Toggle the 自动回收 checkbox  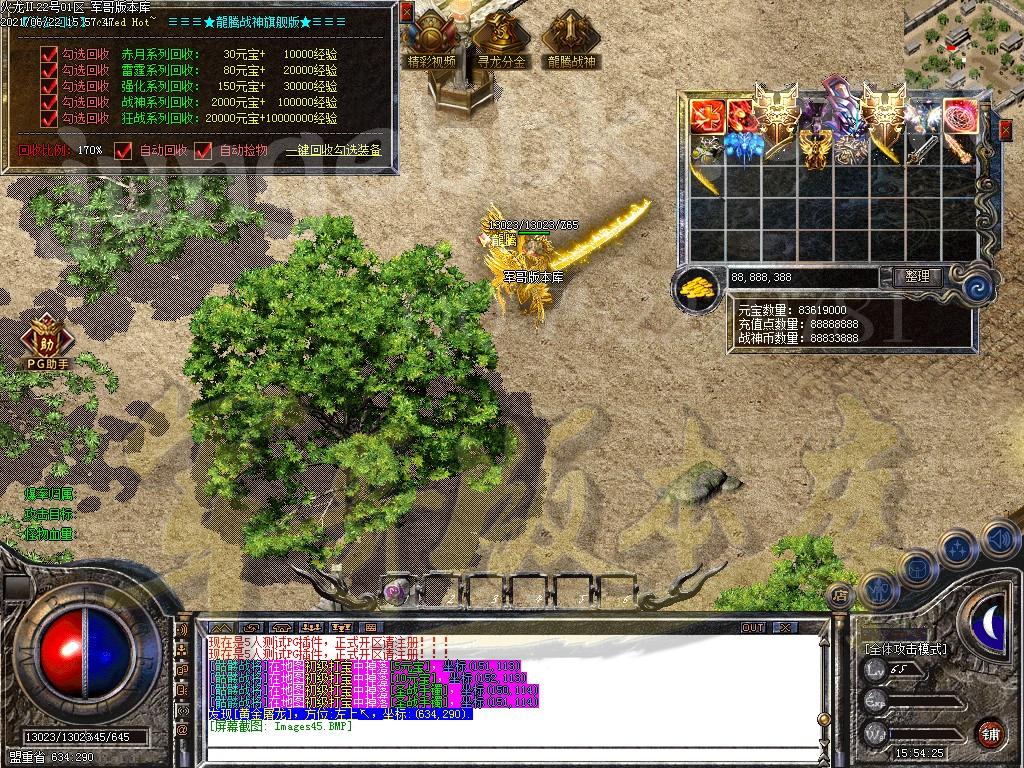point(124,150)
